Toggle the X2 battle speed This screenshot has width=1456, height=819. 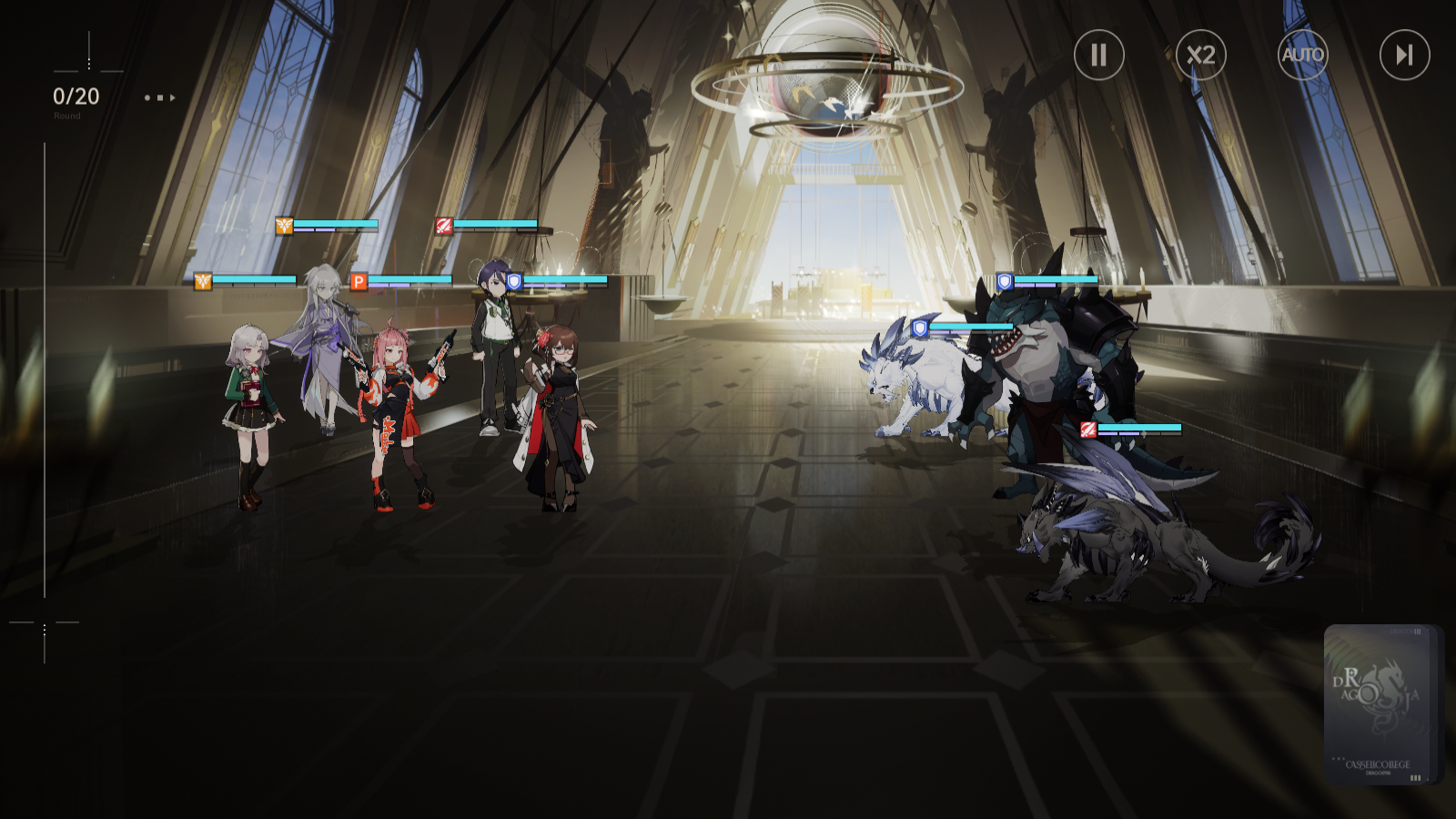pyautogui.click(x=1200, y=56)
